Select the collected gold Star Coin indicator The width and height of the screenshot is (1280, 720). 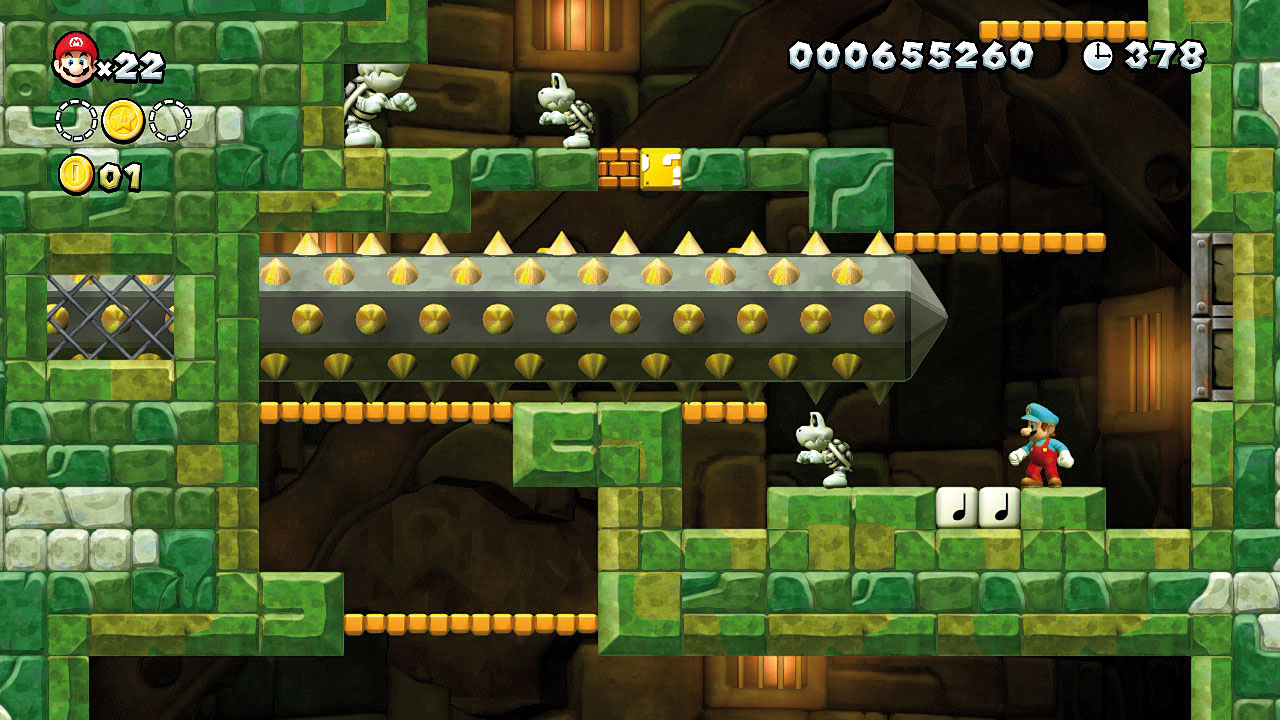(123, 121)
